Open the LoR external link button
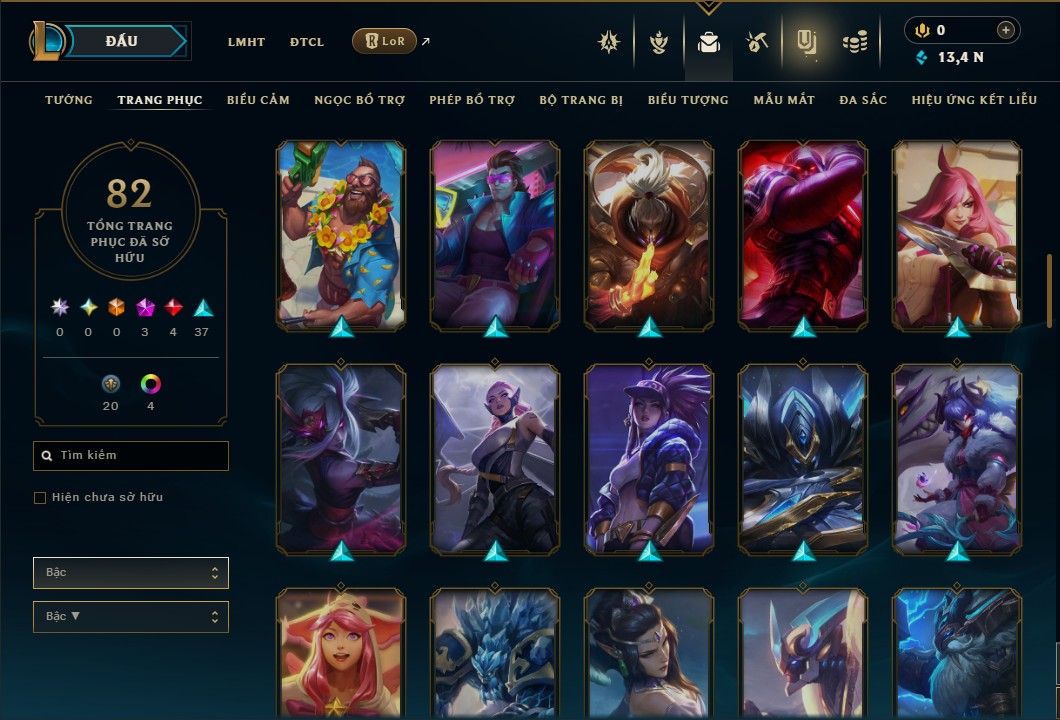Viewport: 1060px width, 720px height. [384, 41]
